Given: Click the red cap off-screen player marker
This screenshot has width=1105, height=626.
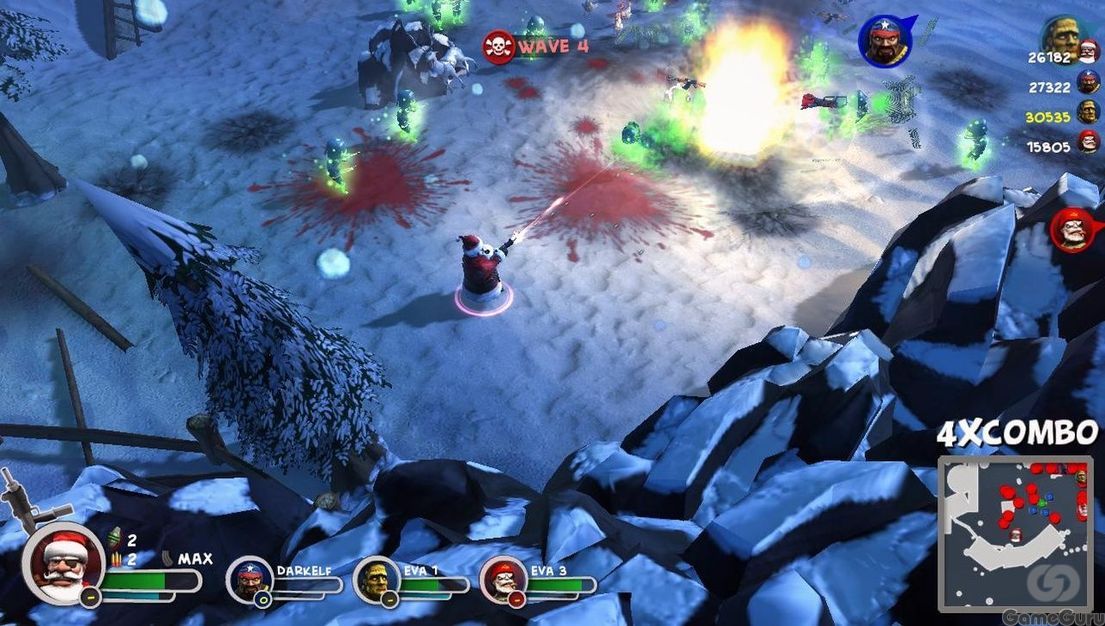Looking at the screenshot, I should (x=1074, y=230).
